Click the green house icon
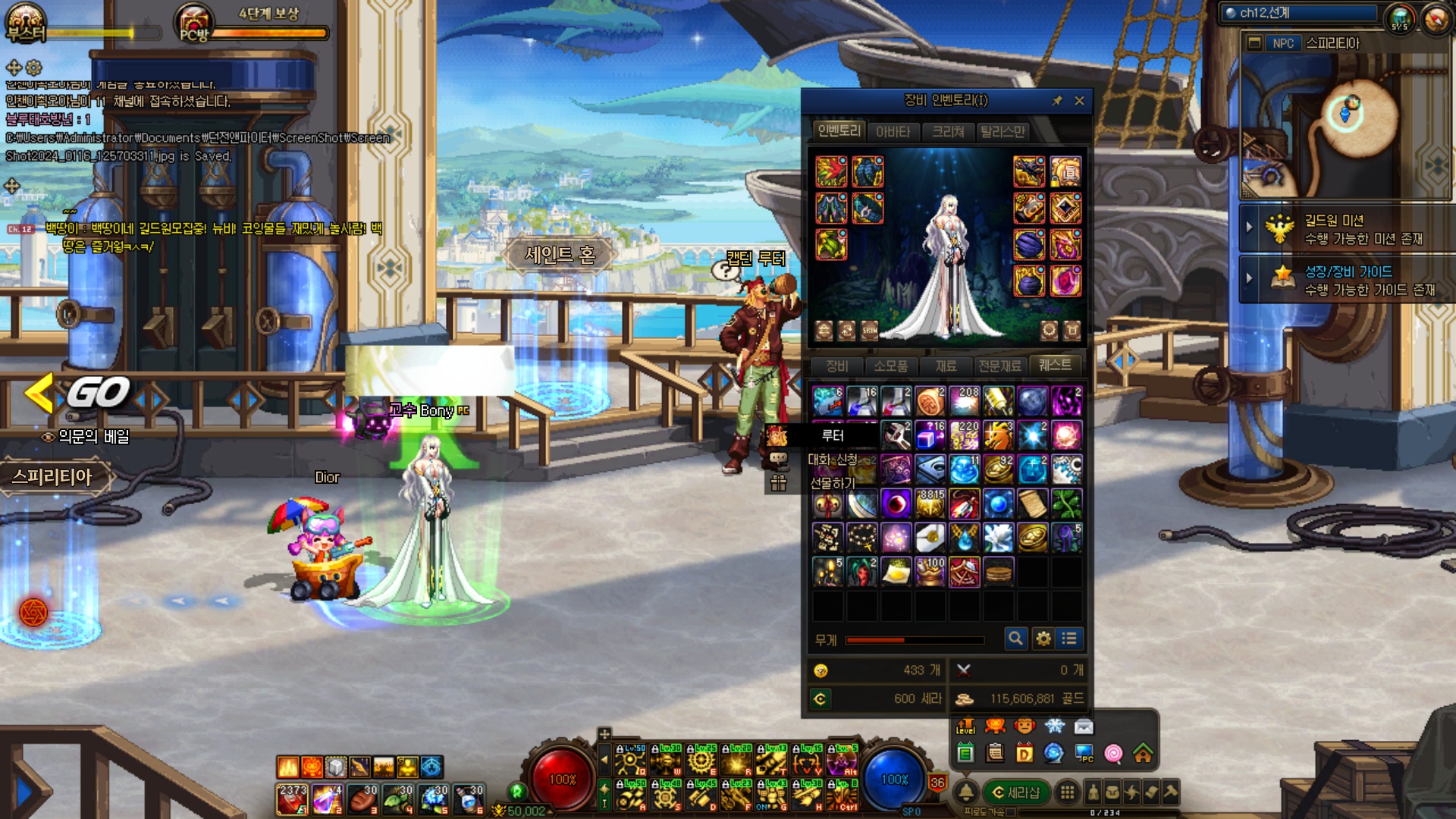The width and height of the screenshot is (1456, 819). [x=1143, y=753]
